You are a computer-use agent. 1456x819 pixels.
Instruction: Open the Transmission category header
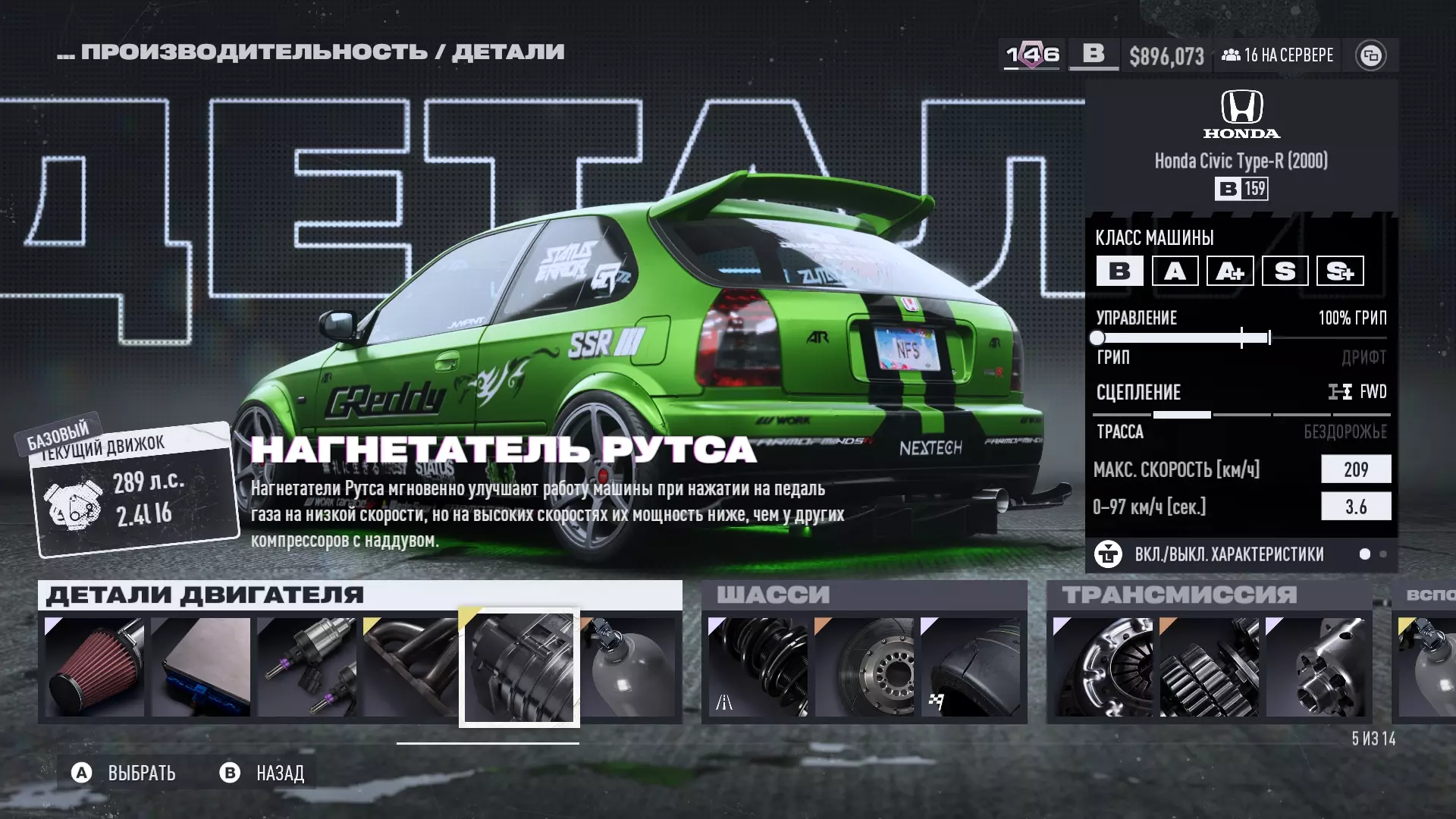[x=1179, y=595]
